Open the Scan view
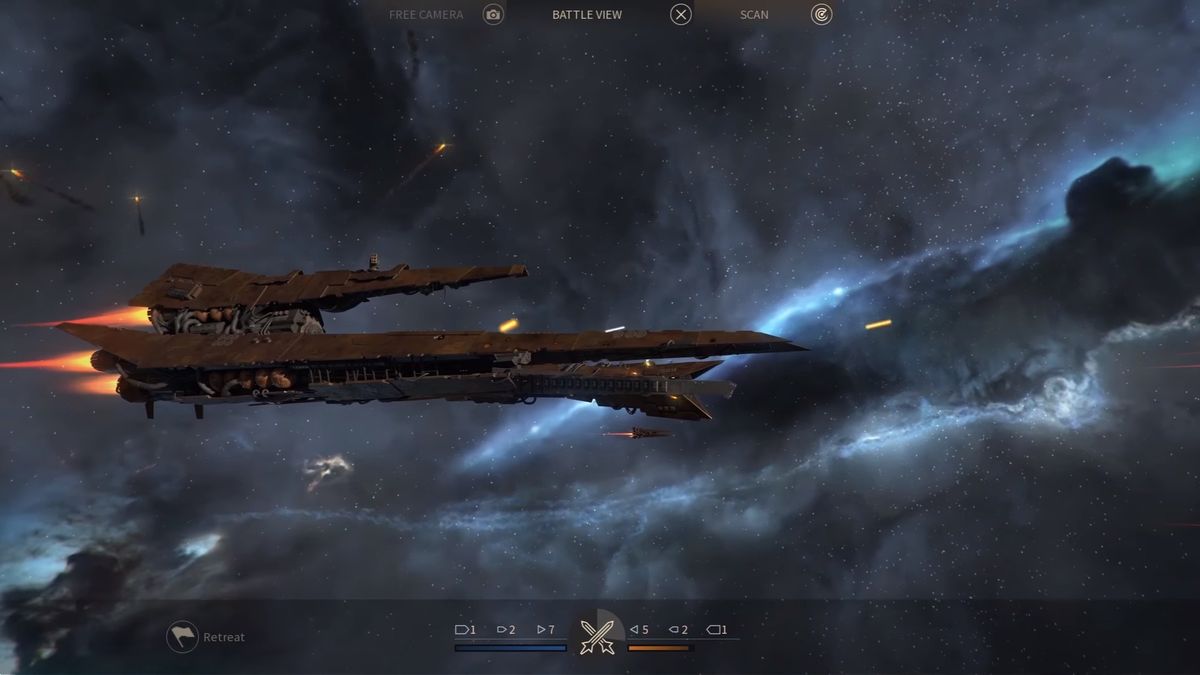This screenshot has height=675, width=1200. pos(821,14)
